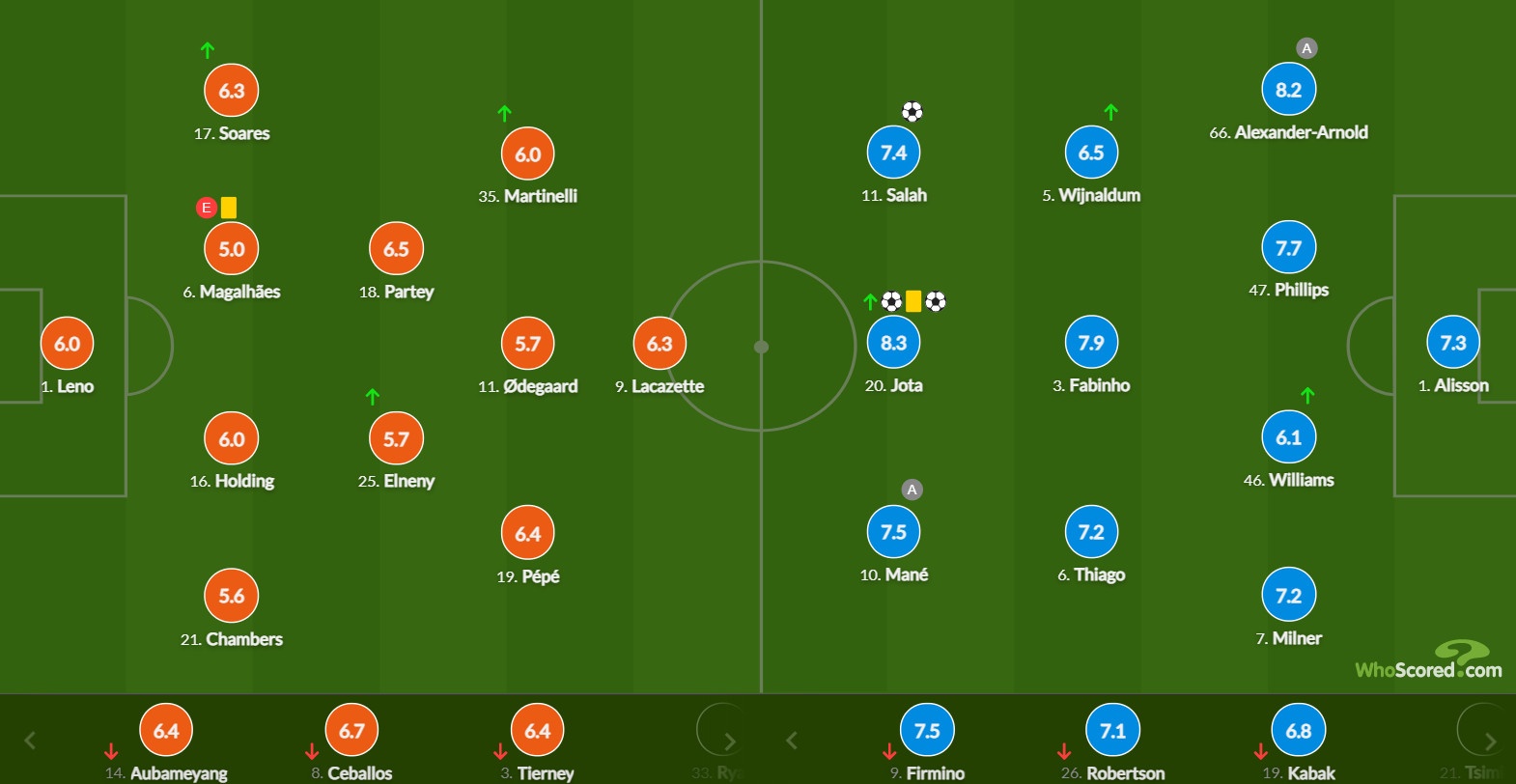
Task: Click the left chevron beside Arsenal substitutes
Action: 29,741
